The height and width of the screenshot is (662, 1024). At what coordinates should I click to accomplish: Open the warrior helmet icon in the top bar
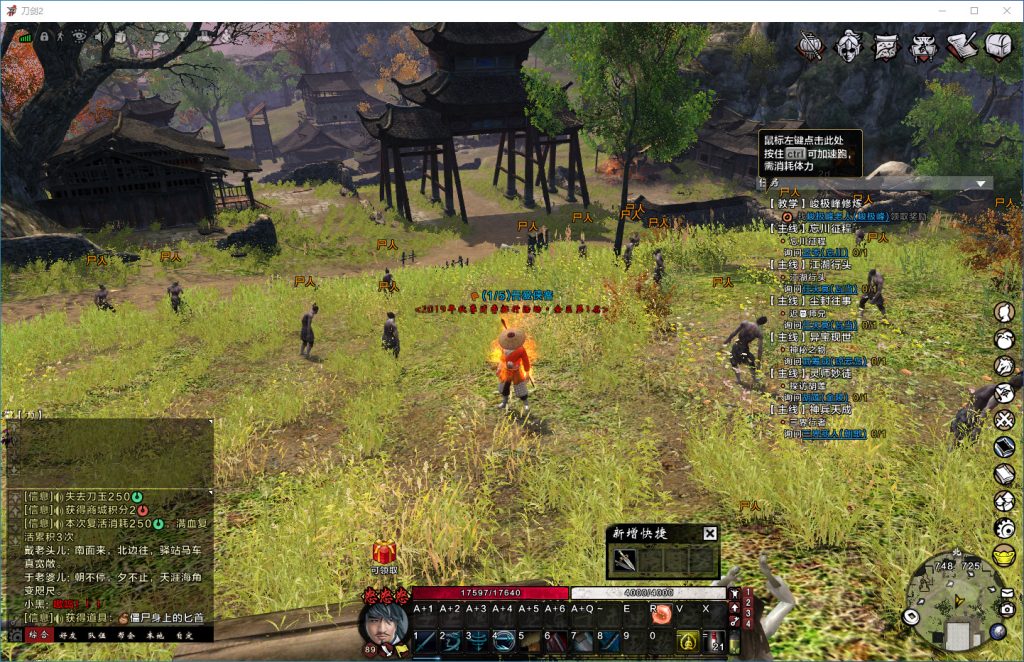coord(849,46)
